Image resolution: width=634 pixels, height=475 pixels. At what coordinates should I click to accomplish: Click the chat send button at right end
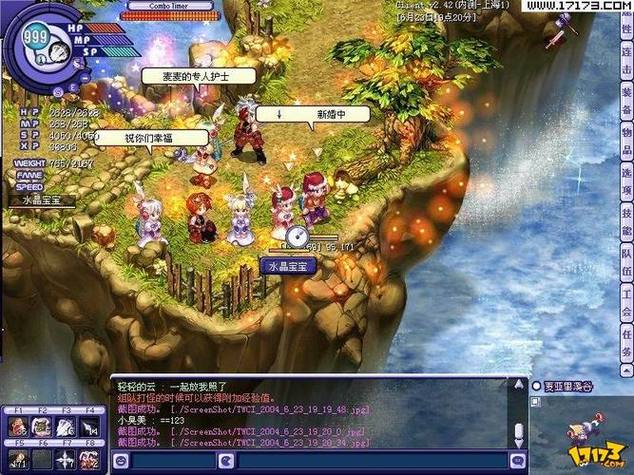516,461
